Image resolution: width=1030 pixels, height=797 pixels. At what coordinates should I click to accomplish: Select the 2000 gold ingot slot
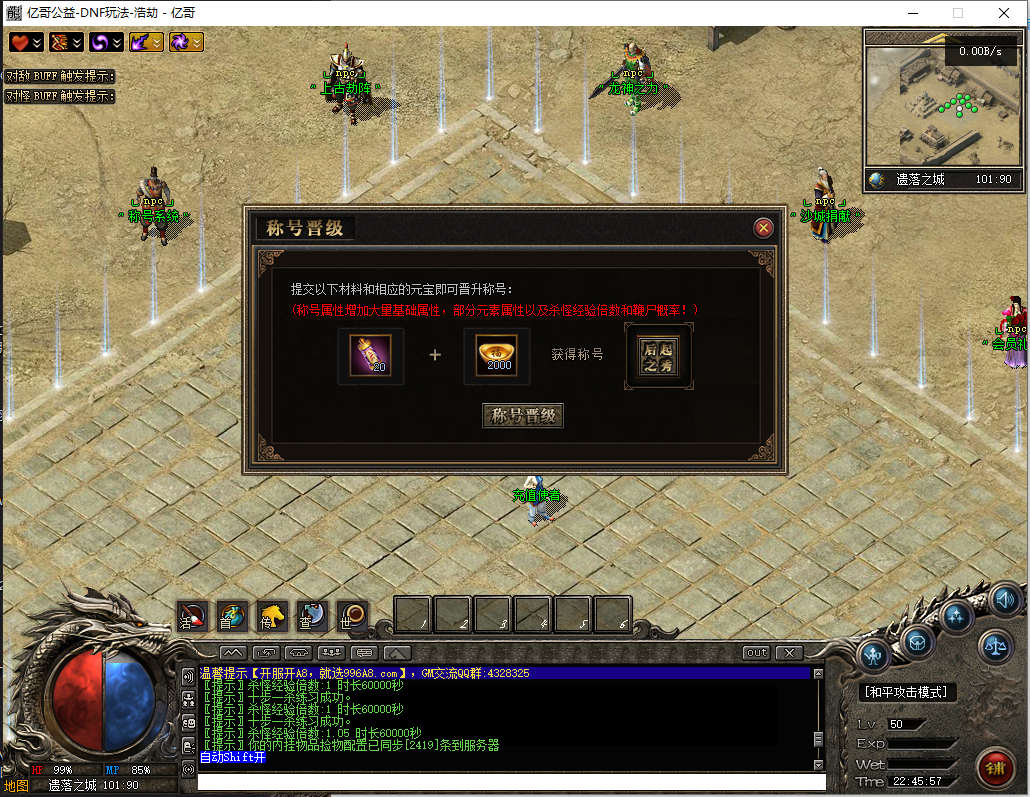click(x=497, y=356)
